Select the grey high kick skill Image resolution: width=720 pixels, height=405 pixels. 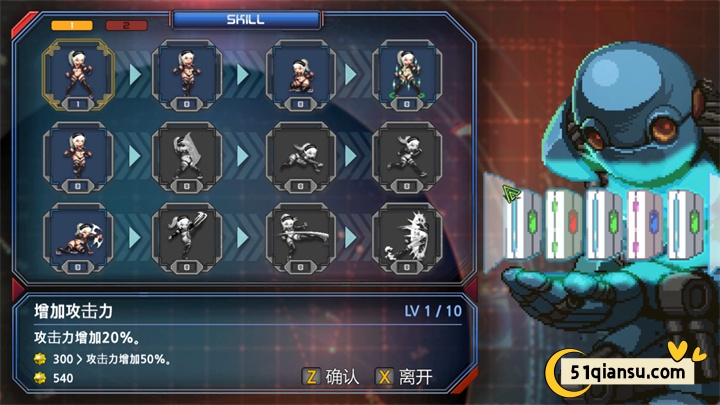tap(188, 238)
